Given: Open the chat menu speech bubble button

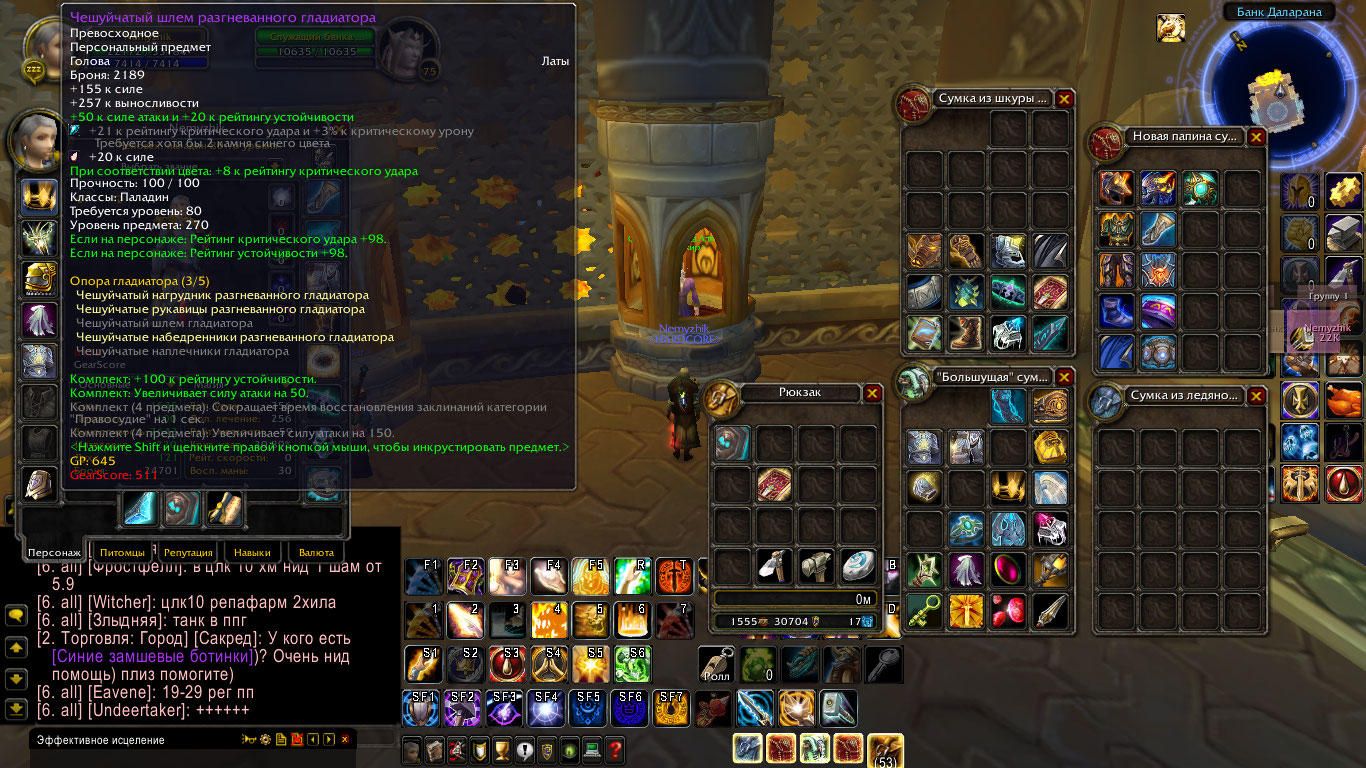Looking at the screenshot, I should click(x=16, y=617).
